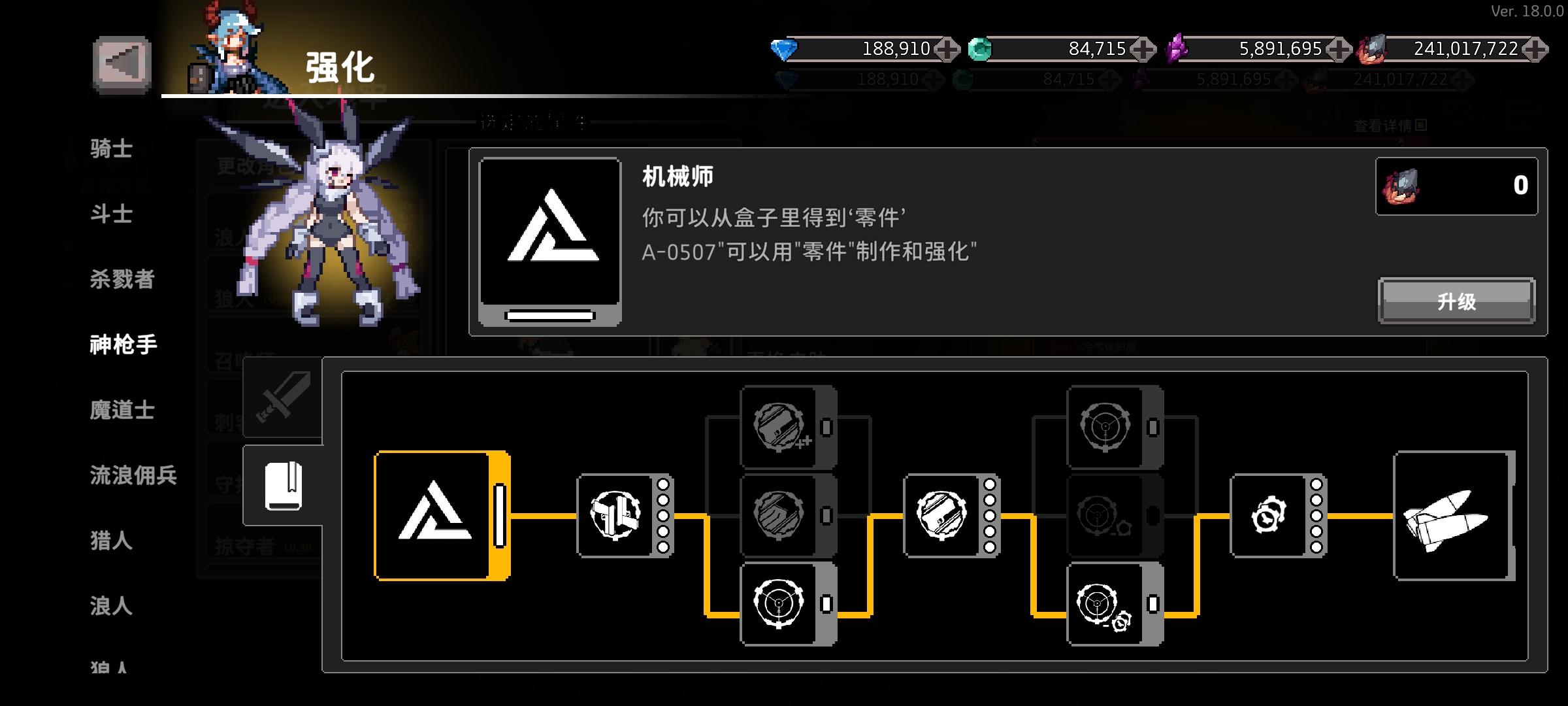Click the purple crystal currency icon
This screenshot has height=706, width=1568.
pos(1176,47)
